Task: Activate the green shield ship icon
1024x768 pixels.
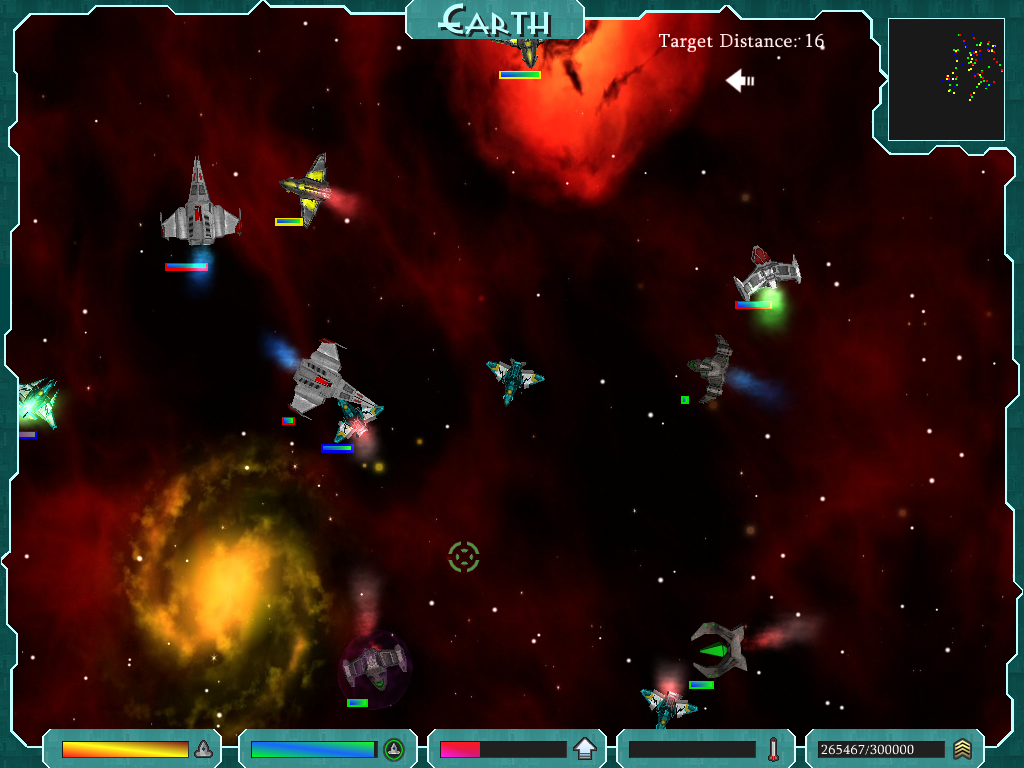Action: pos(394,749)
